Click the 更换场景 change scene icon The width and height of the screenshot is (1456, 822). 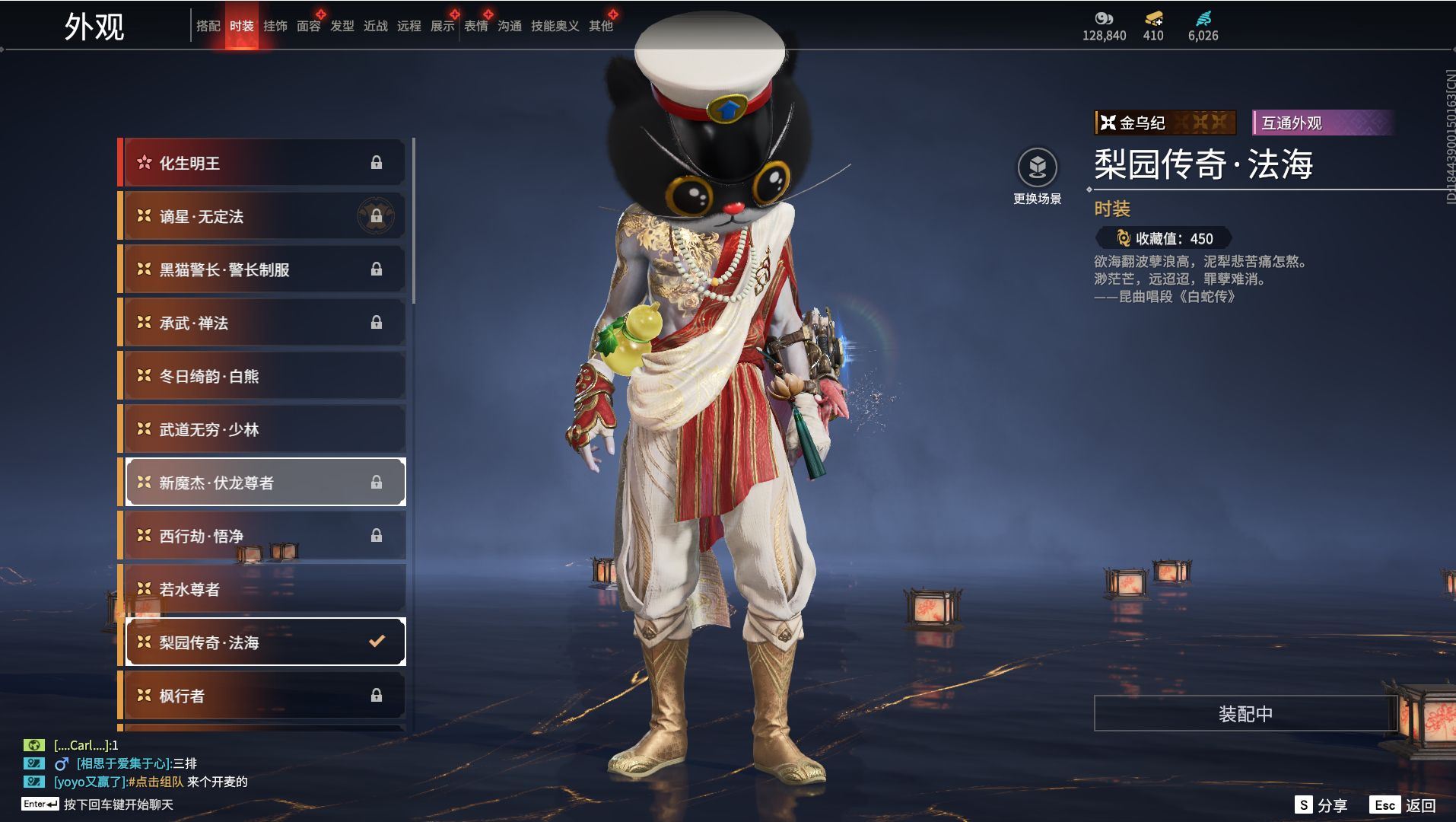click(1037, 167)
